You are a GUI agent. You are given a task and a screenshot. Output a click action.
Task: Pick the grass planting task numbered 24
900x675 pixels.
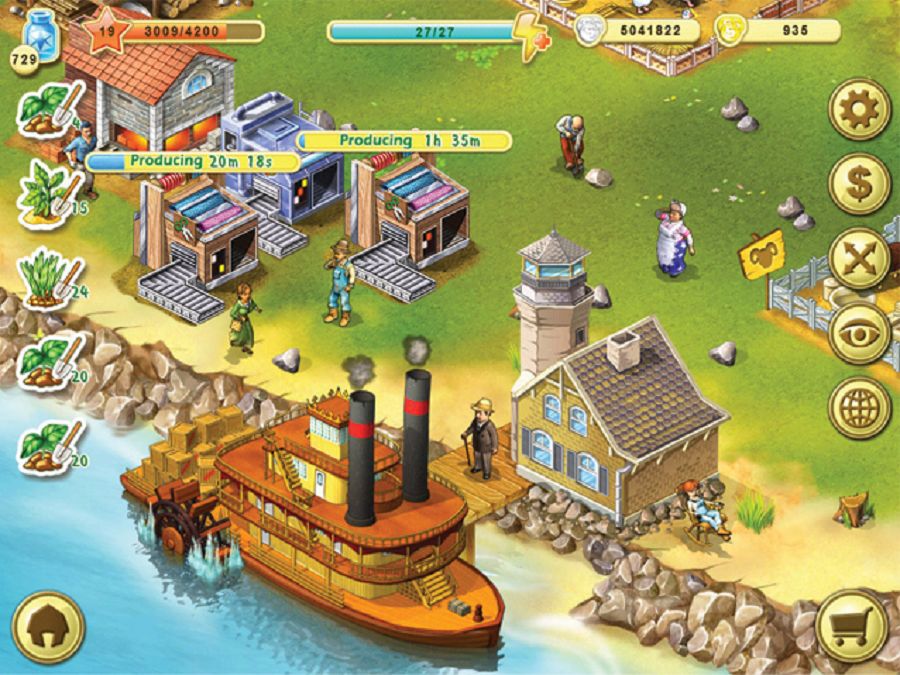(50, 274)
